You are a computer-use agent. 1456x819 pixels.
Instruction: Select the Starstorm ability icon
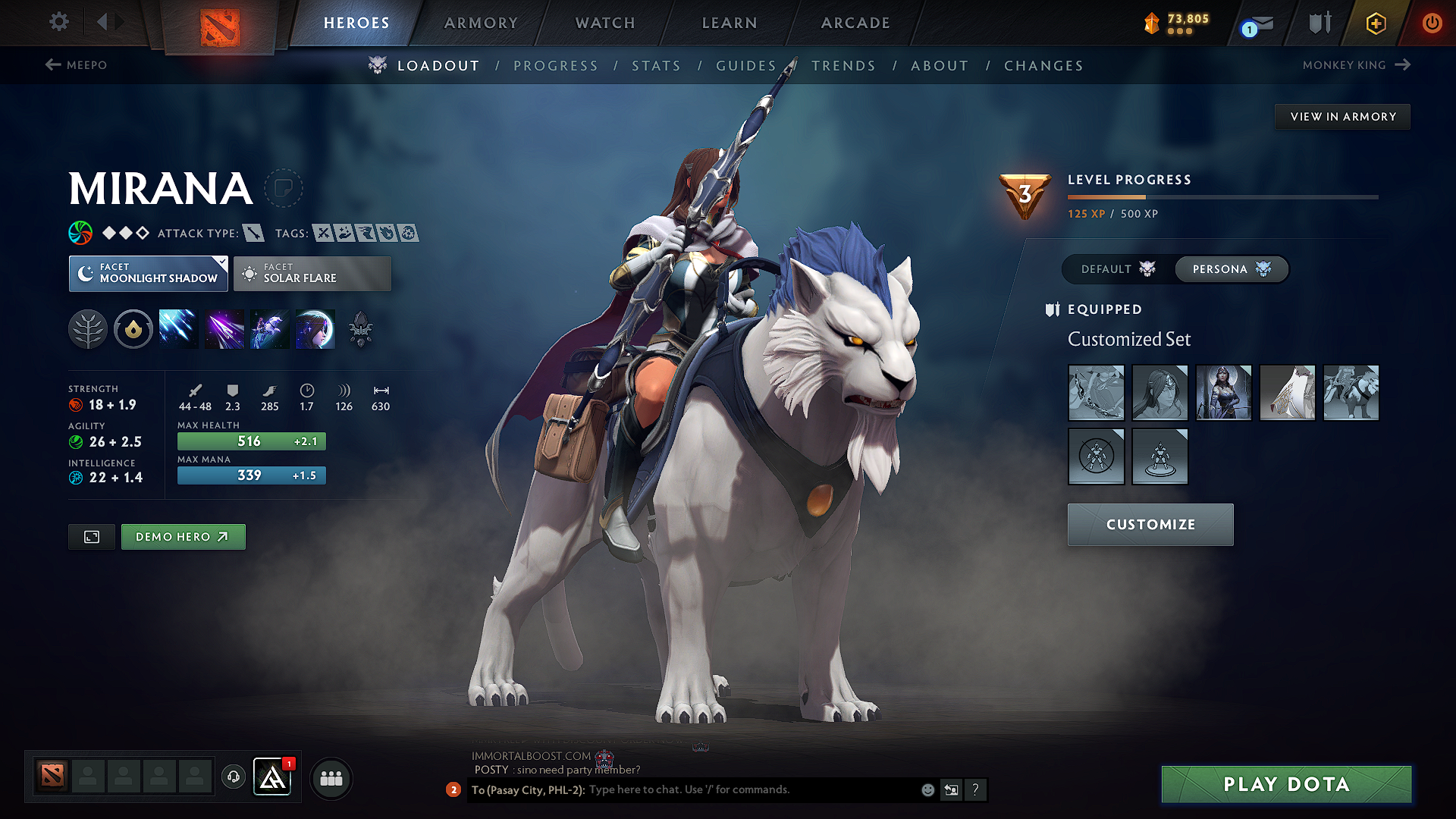177,328
